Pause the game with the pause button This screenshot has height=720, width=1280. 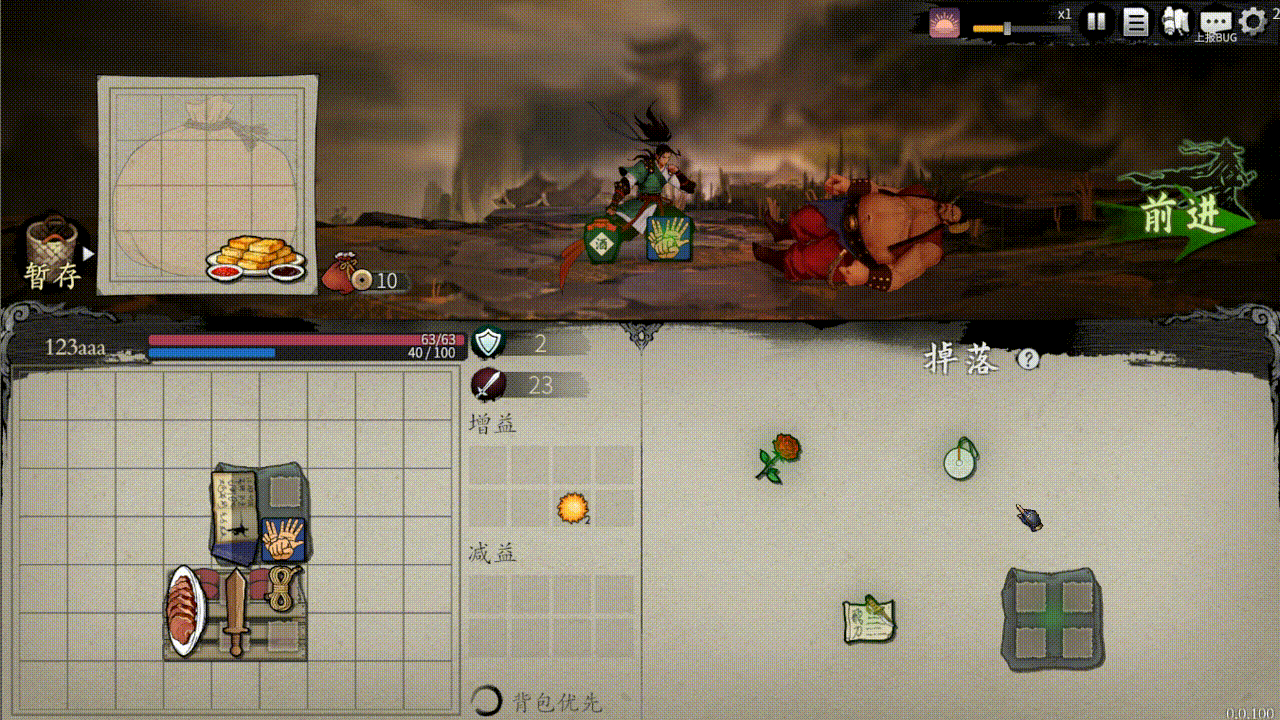pos(1096,21)
